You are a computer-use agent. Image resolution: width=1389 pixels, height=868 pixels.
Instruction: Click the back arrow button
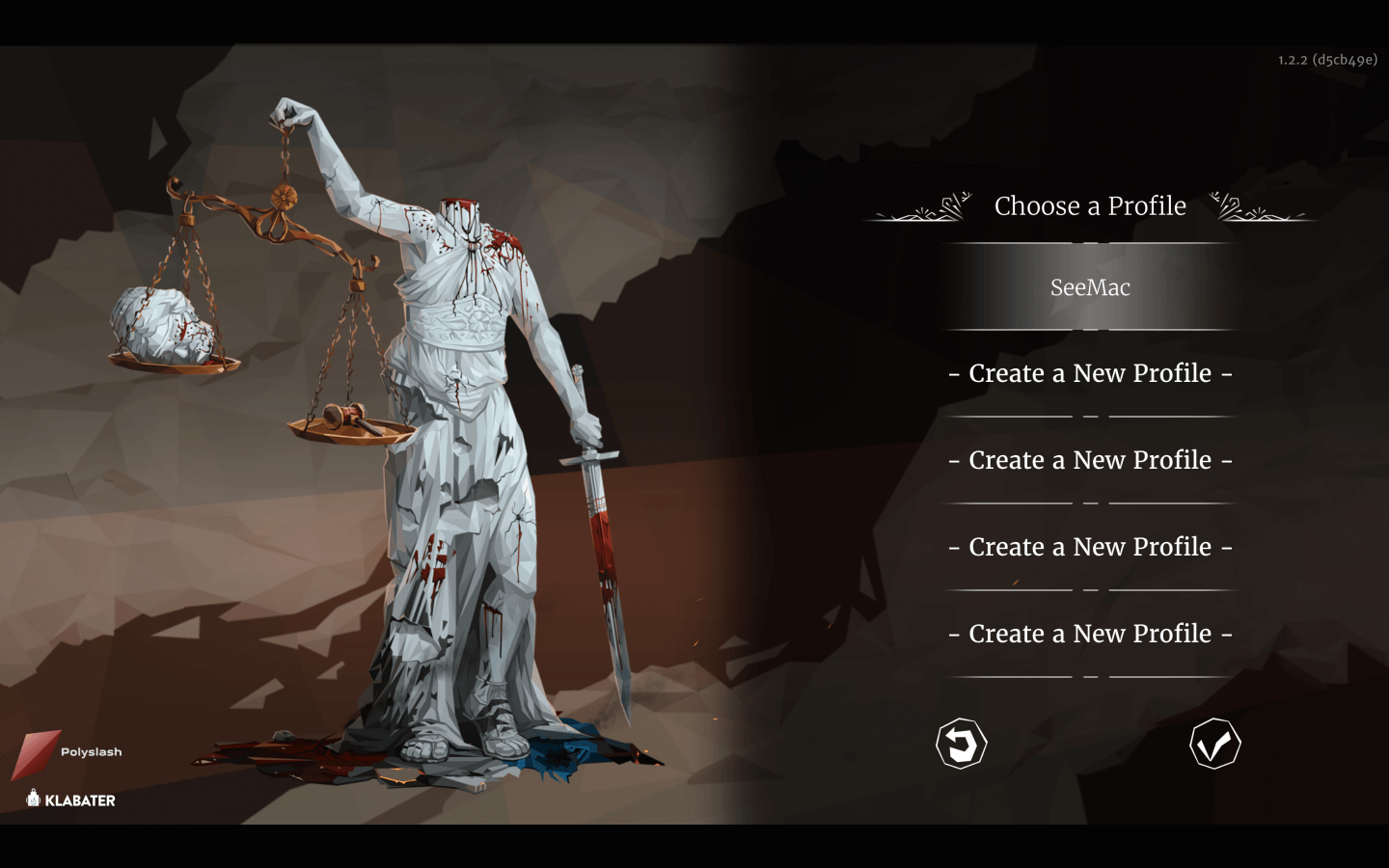click(x=961, y=744)
